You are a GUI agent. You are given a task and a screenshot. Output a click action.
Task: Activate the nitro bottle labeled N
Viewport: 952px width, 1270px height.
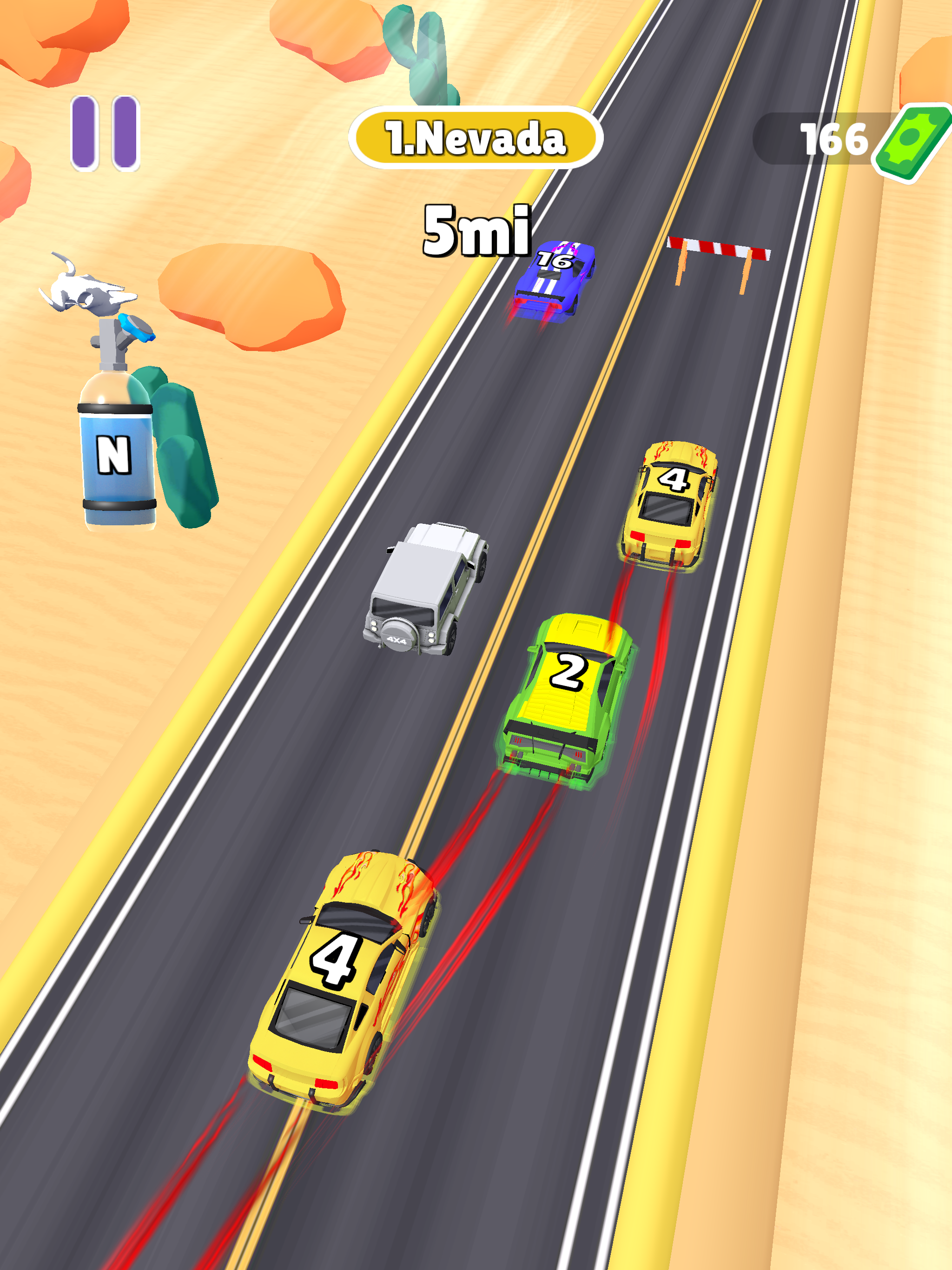tap(115, 454)
